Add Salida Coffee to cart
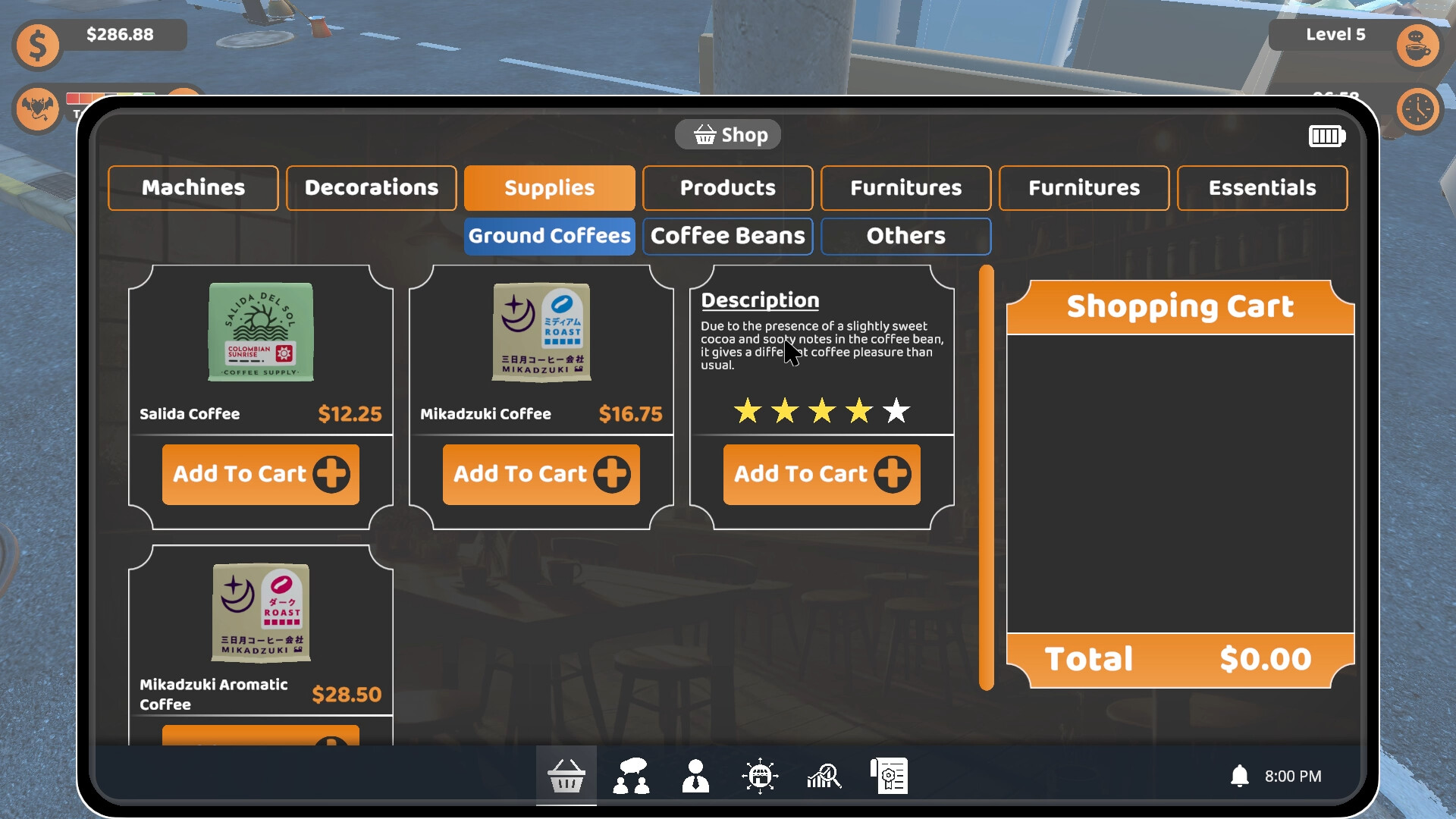 point(260,474)
